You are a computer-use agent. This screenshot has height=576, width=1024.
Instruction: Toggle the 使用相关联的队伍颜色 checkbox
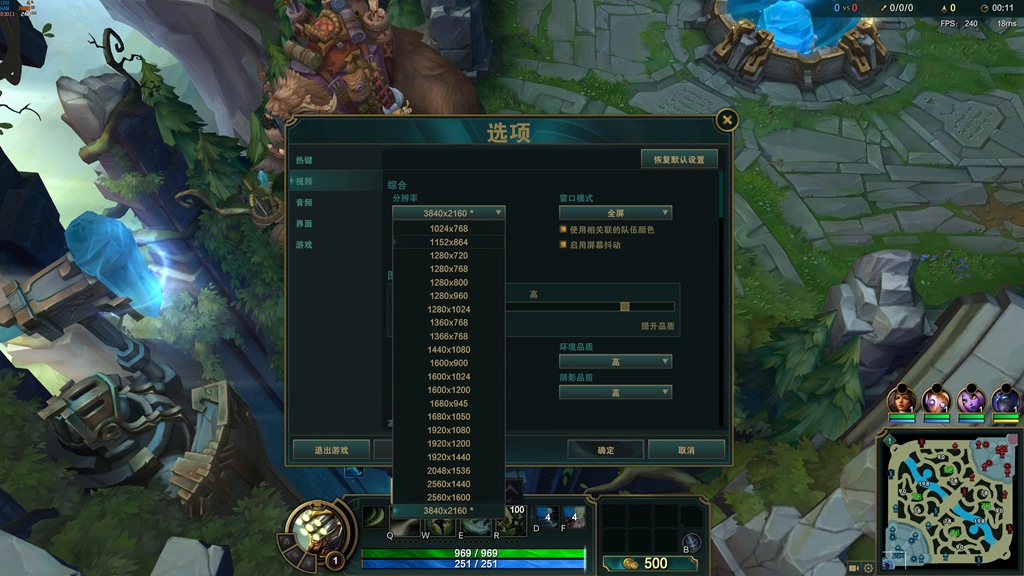coord(564,230)
